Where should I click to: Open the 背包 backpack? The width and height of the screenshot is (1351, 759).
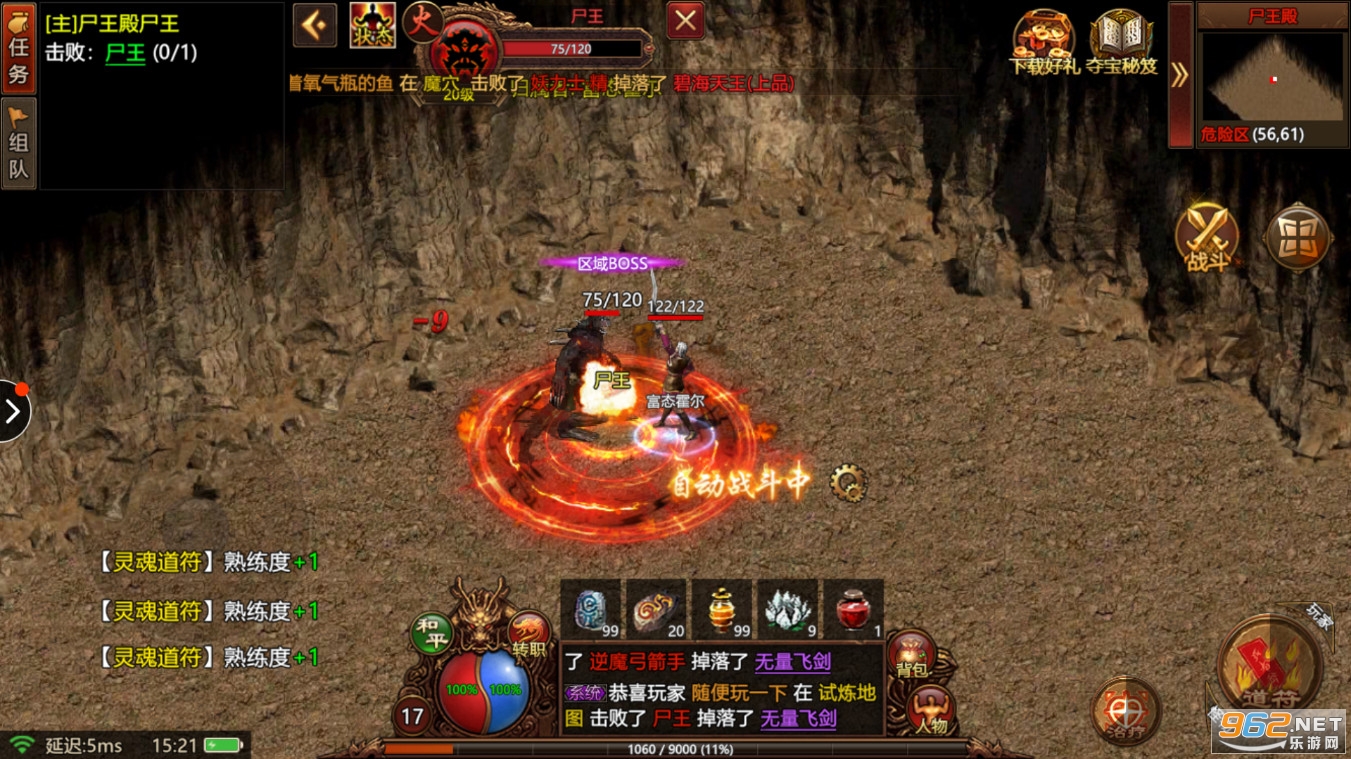911,655
